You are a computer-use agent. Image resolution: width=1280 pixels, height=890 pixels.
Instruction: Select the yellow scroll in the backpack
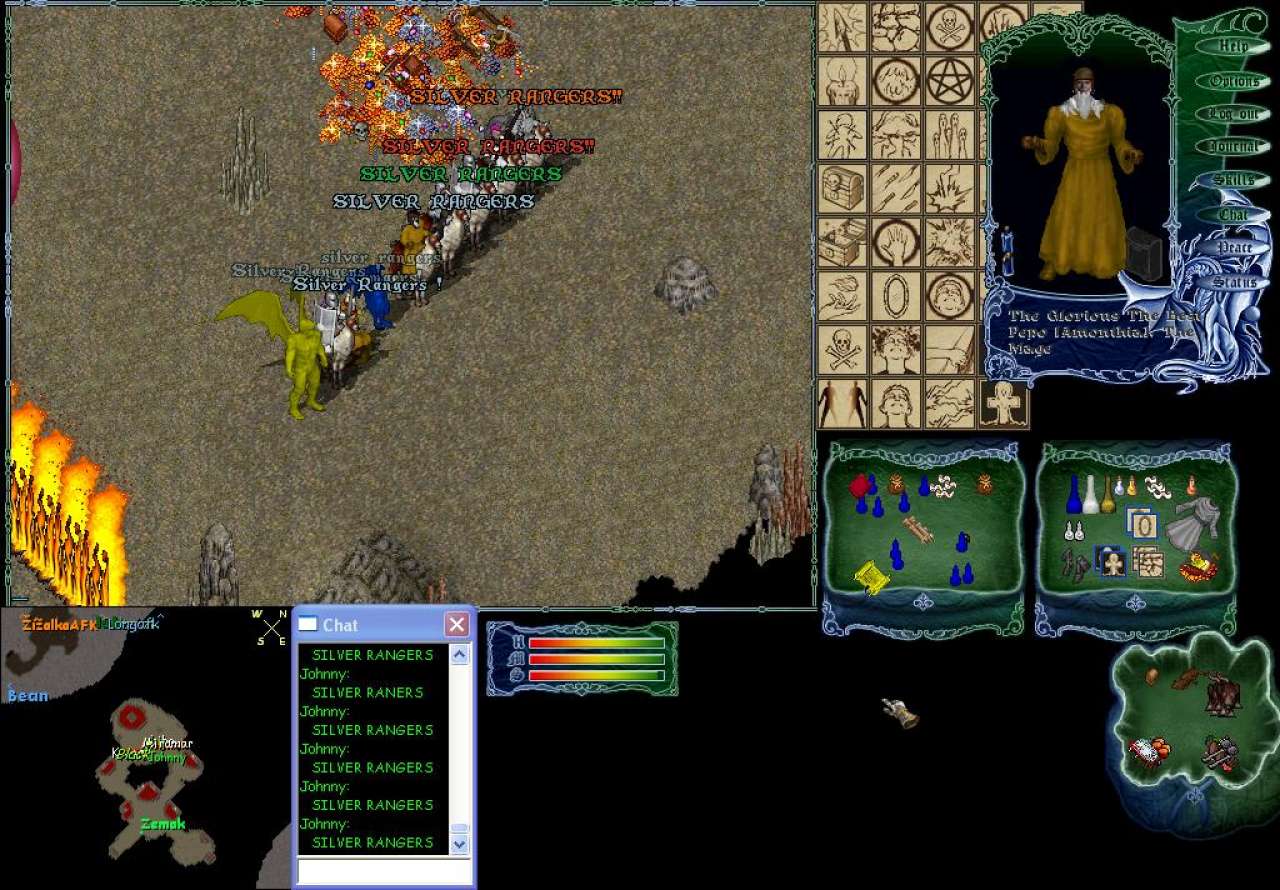870,577
